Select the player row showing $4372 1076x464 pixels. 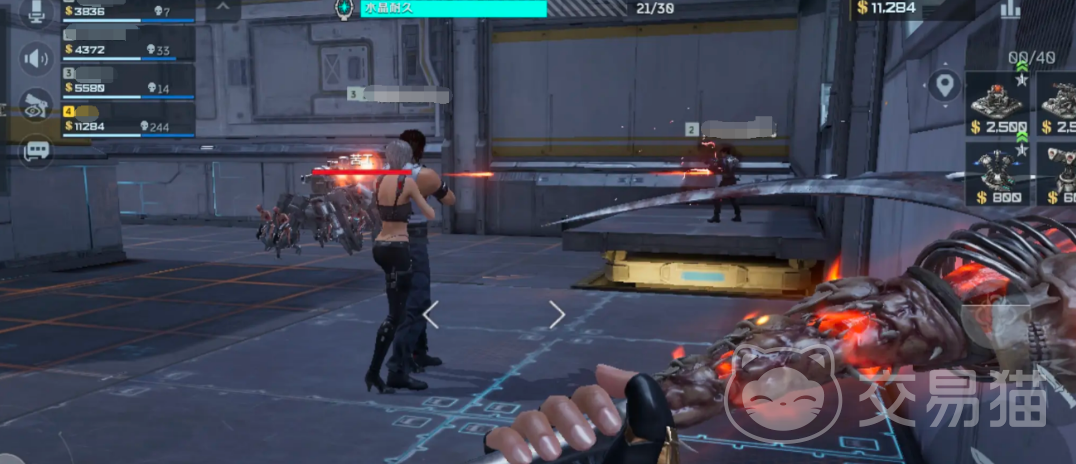click(x=128, y=44)
